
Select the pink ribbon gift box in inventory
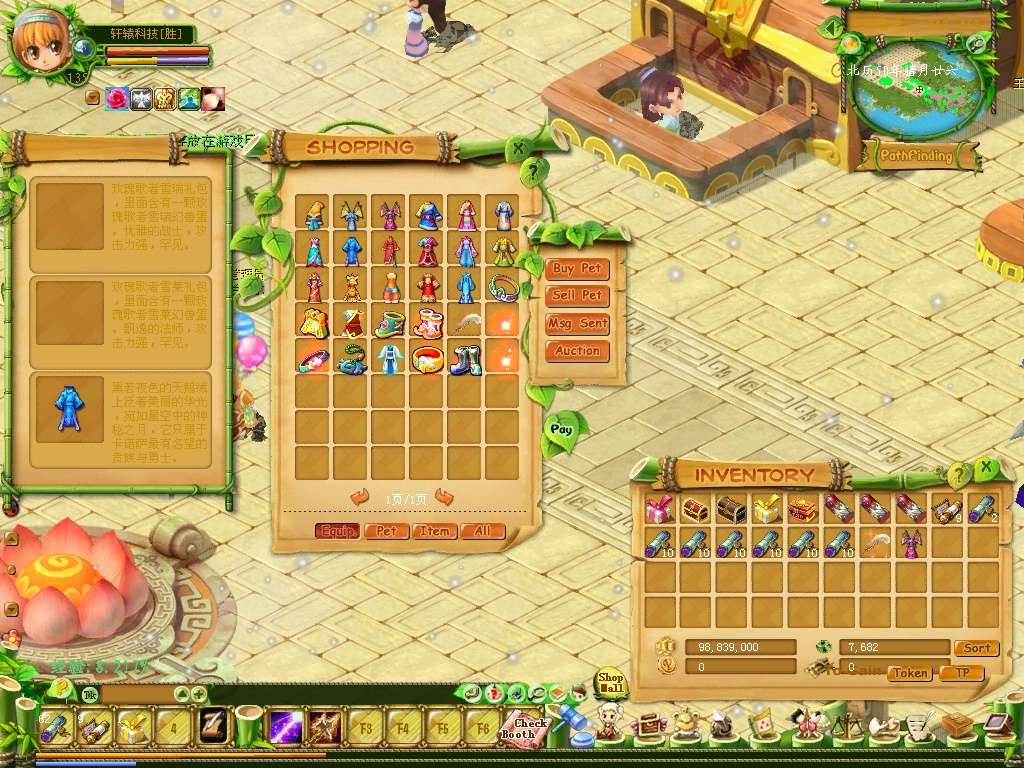click(659, 509)
